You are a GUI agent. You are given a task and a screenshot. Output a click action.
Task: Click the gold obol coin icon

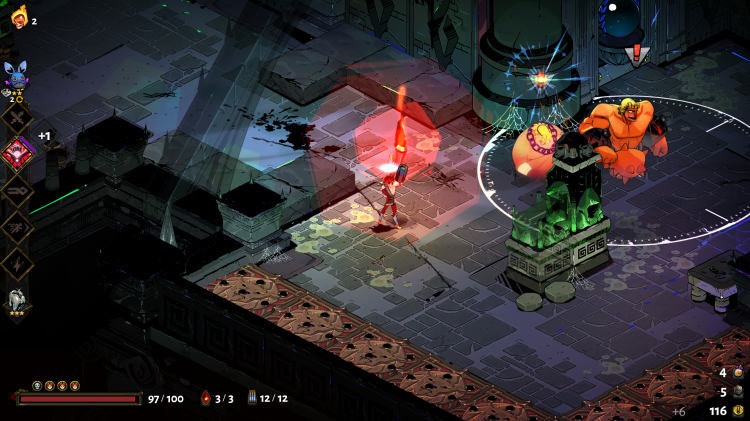pyautogui.click(x=738, y=410)
